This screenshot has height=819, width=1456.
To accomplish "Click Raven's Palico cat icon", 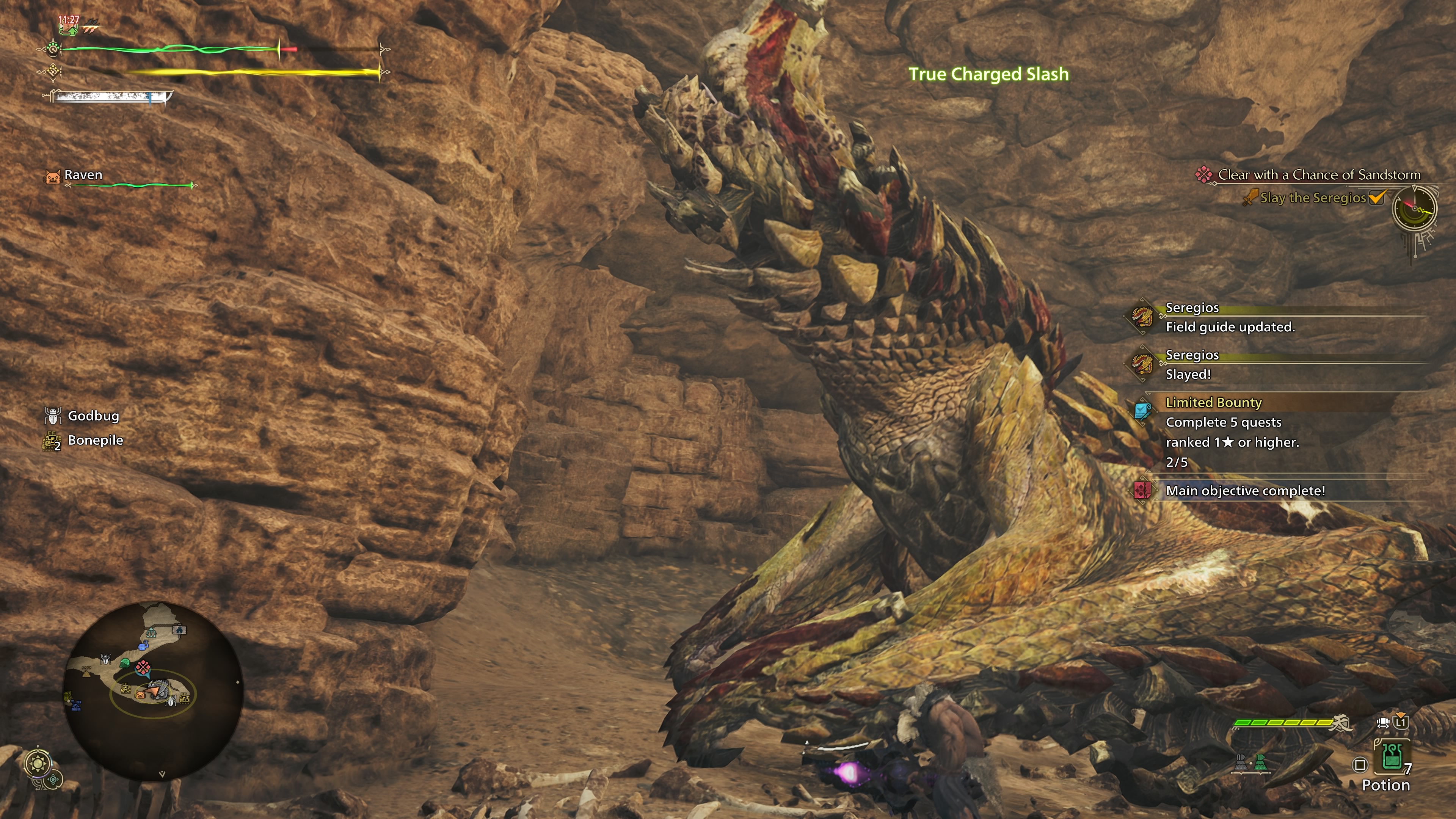I will point(53,176).
